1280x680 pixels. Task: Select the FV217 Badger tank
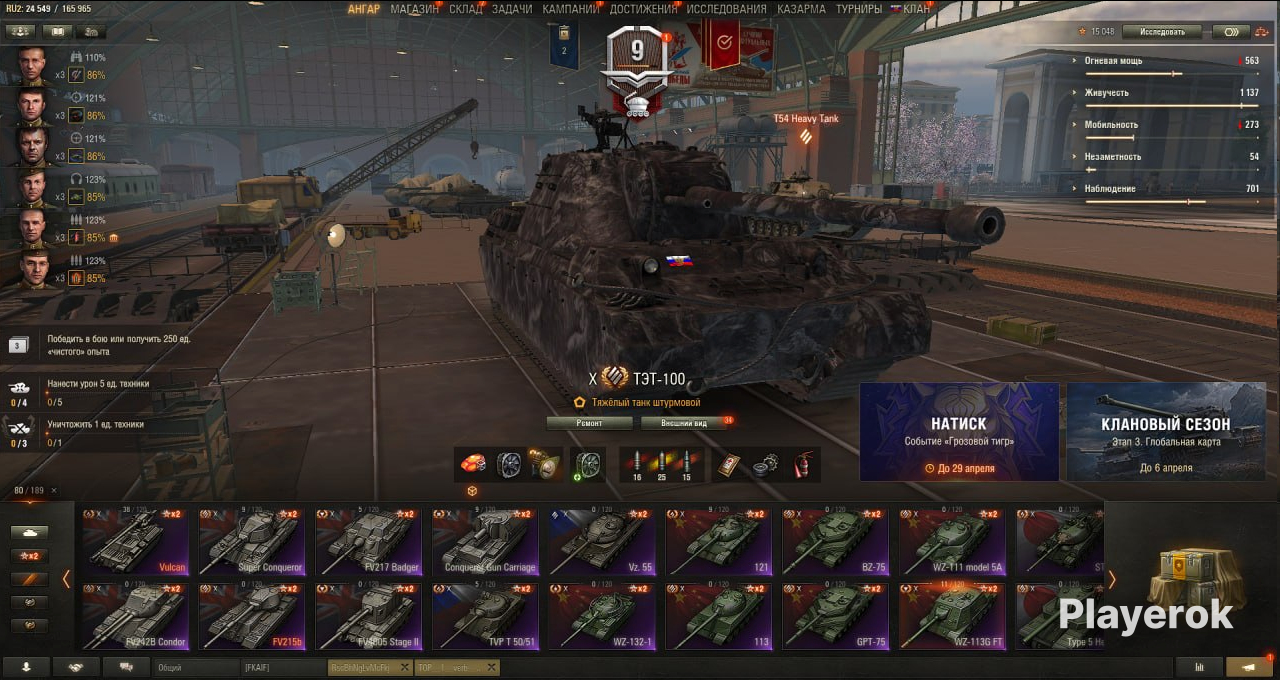367,542
